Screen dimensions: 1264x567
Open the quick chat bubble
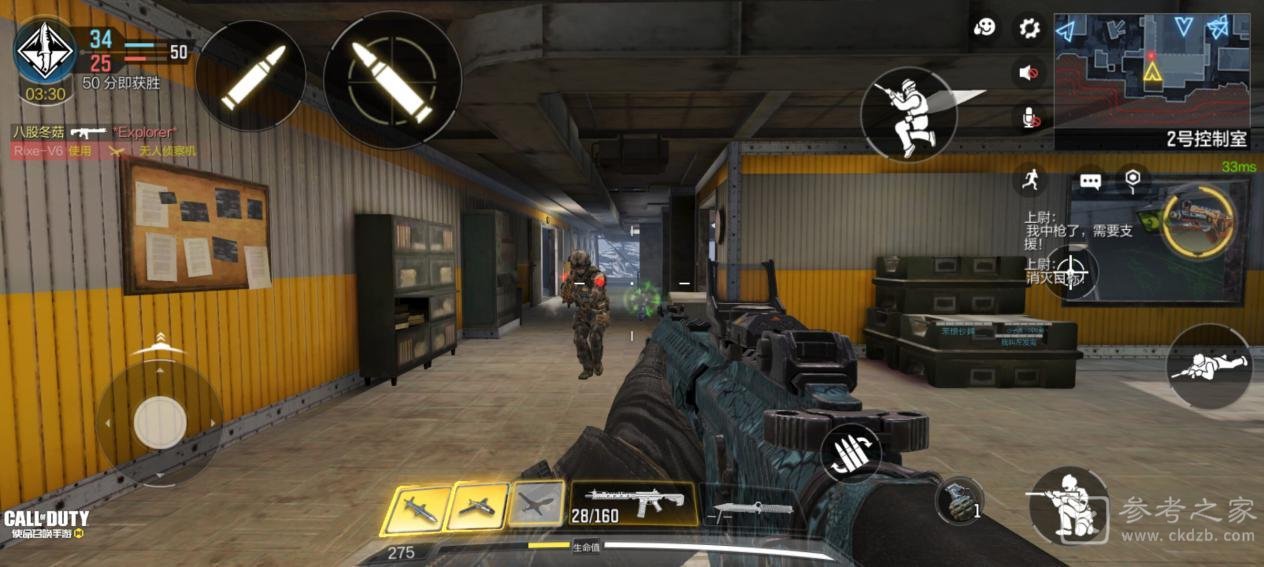[x=1090, y=181]
